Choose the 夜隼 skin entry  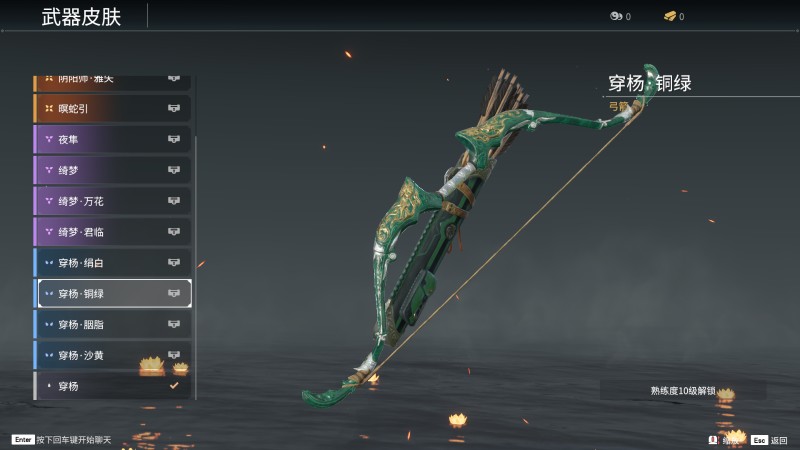tap(112, 139)
